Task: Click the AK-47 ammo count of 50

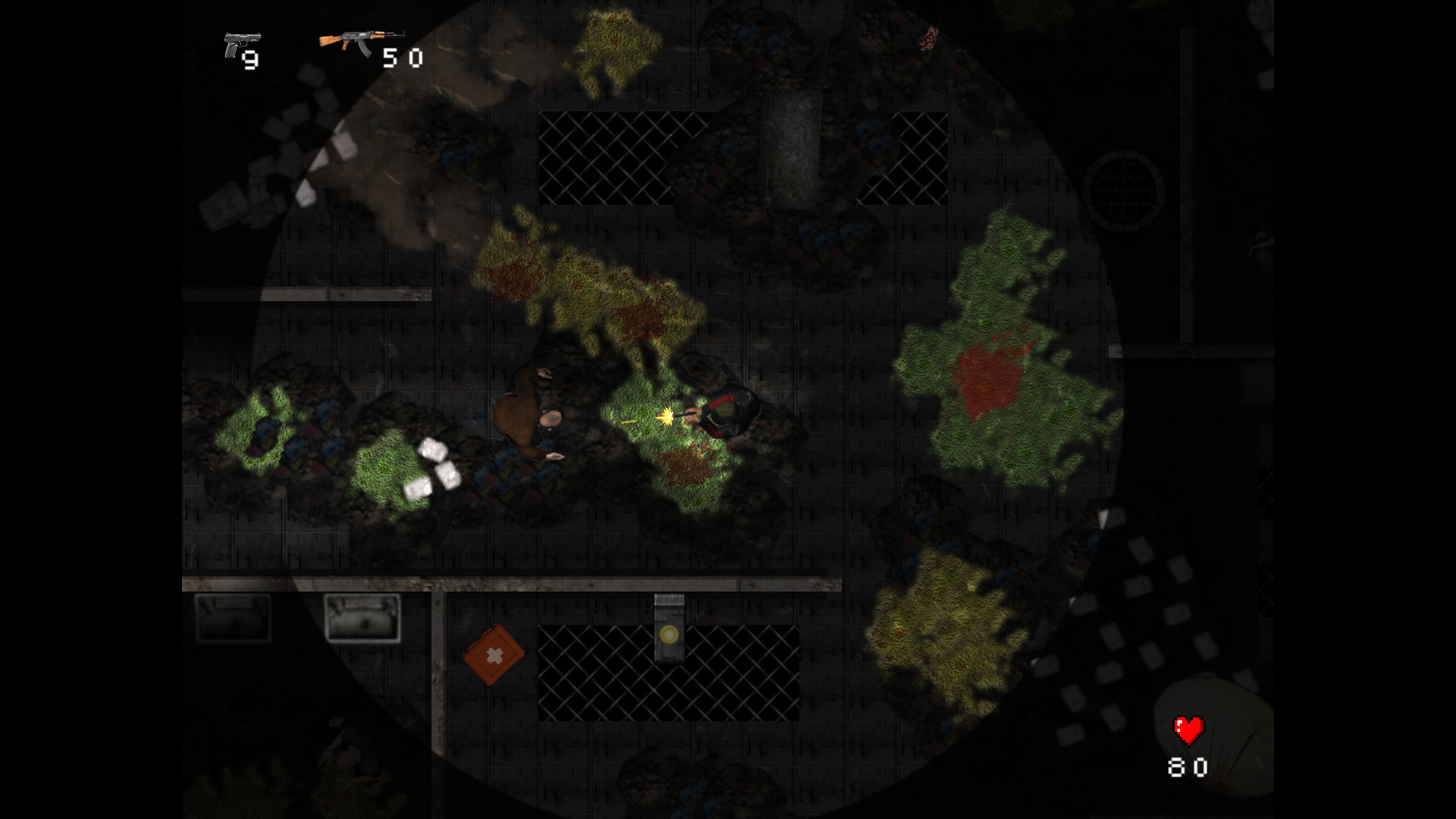Action: coord(403,59)
